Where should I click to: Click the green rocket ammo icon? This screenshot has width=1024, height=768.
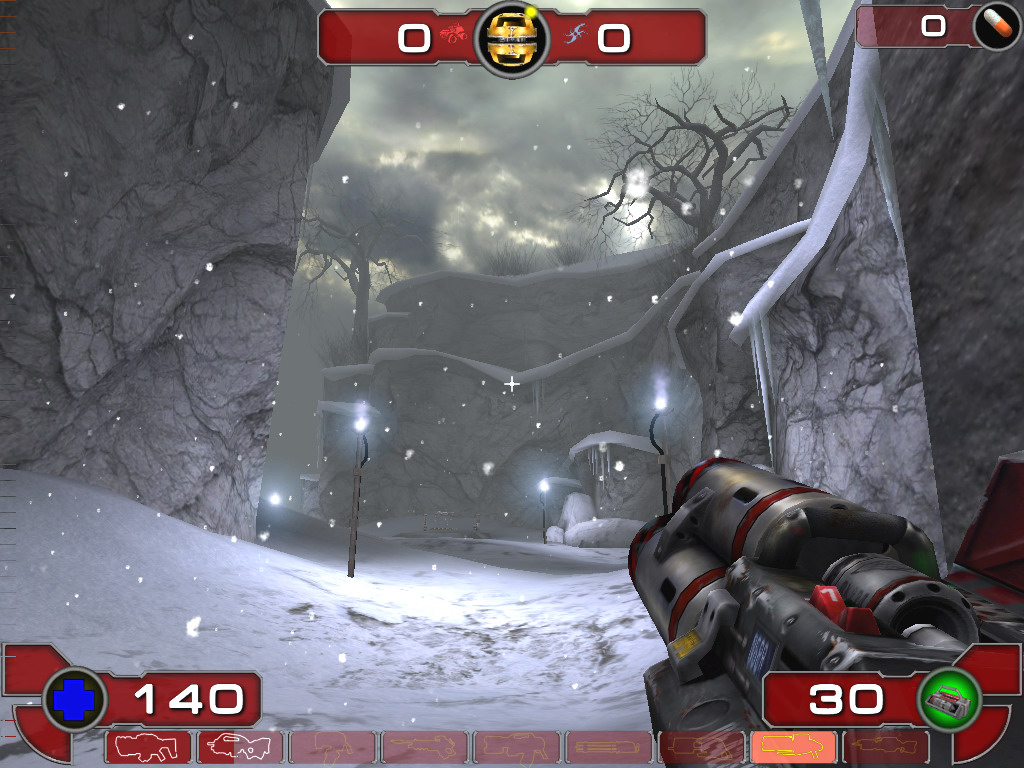click(948, 699)
